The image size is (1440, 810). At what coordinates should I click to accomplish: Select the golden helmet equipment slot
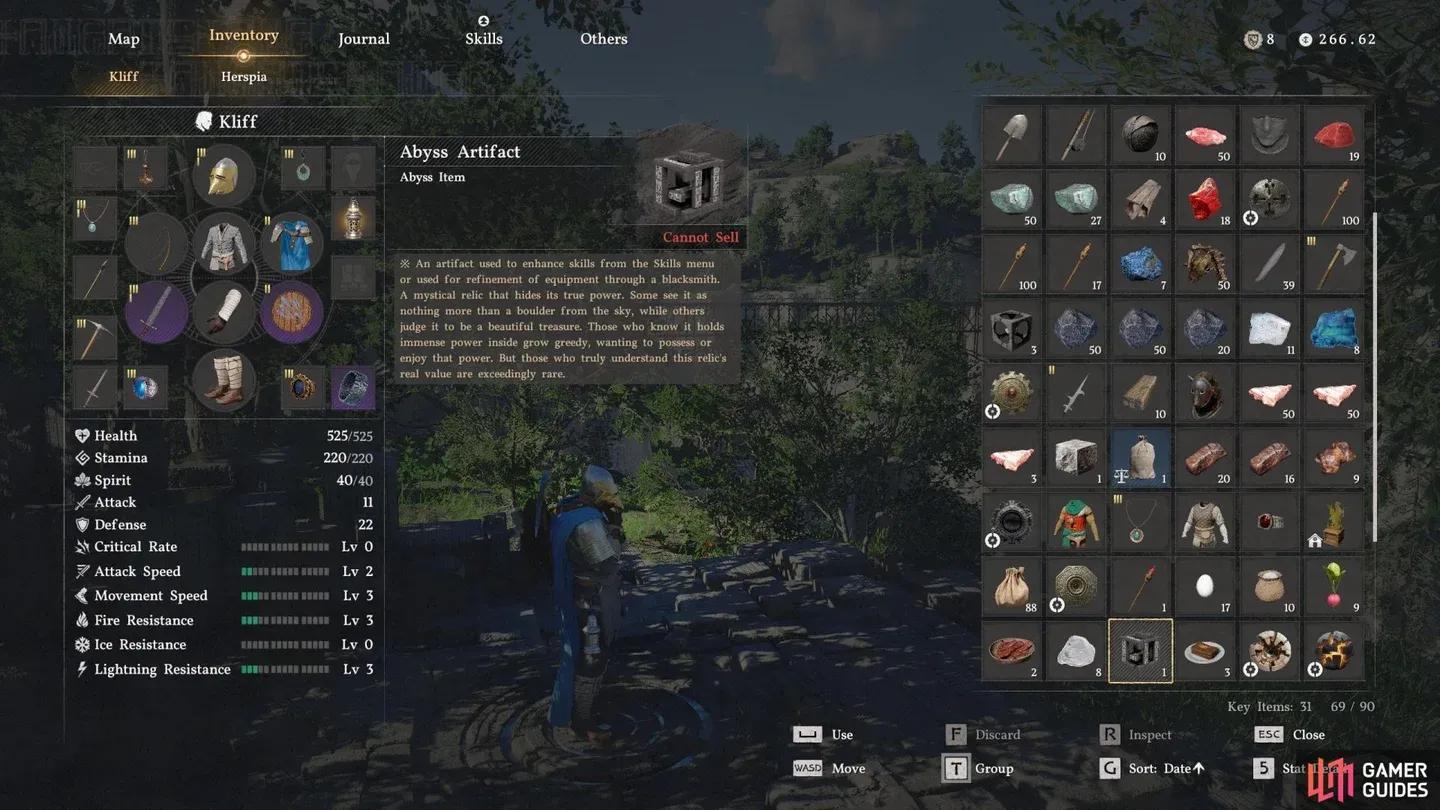(x=224, y=176)
